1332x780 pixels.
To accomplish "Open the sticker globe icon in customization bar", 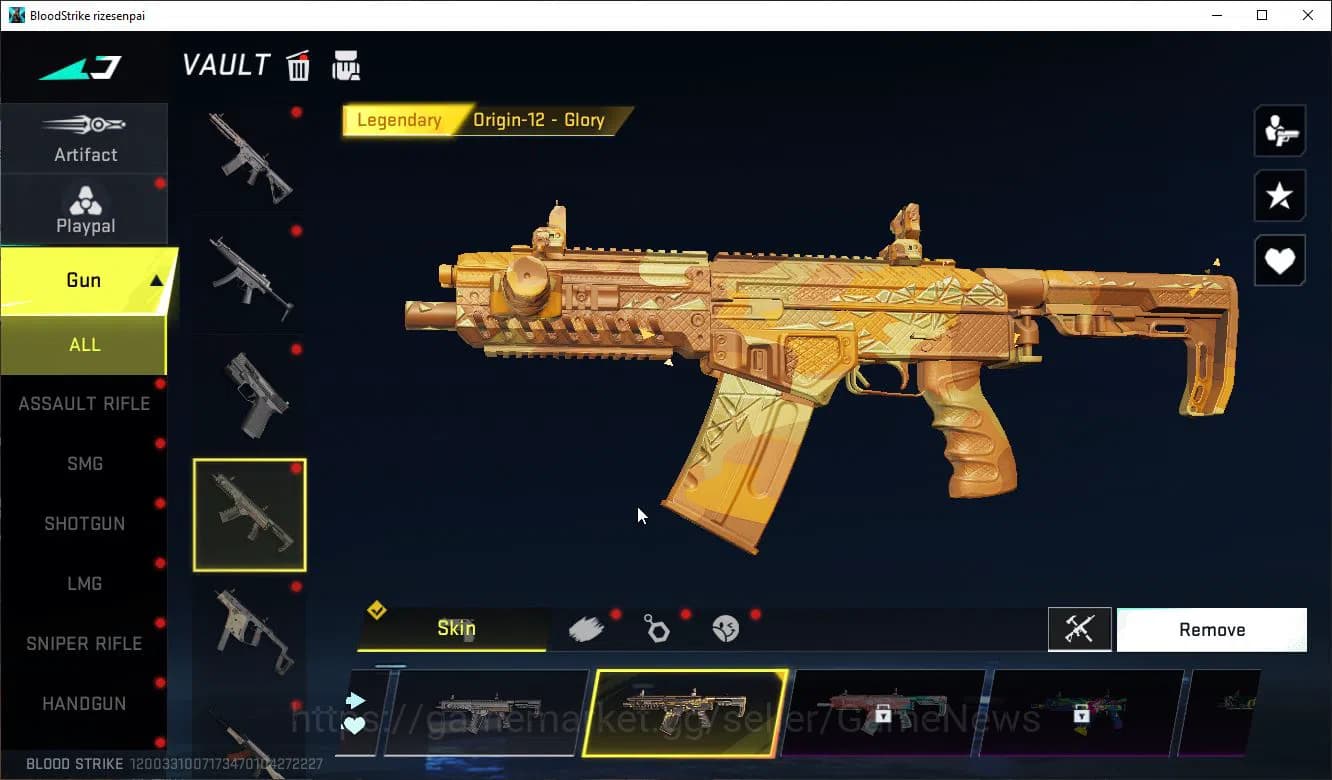I will coord(726,628).
